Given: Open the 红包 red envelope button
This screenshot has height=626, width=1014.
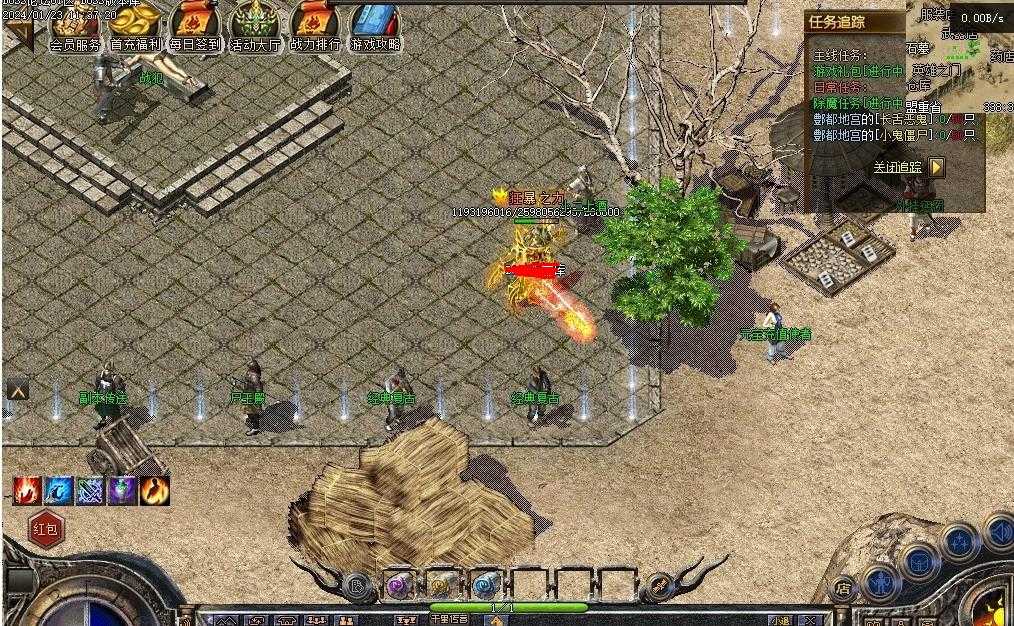Looking at the screenshot, I should click(x=47, y=529).
